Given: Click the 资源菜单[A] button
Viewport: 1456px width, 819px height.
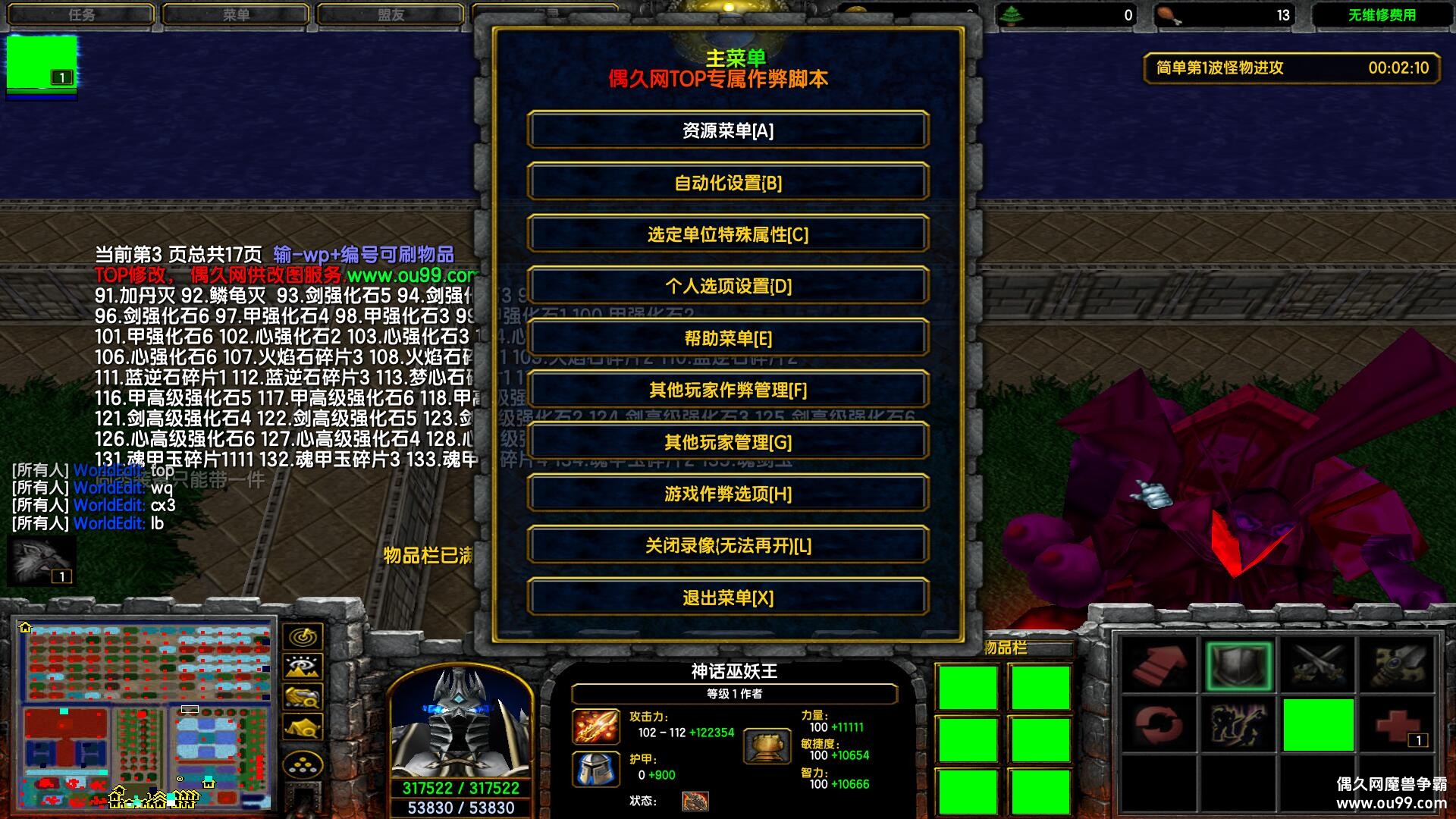Looking at the screenshot, I should click(728, 130).
